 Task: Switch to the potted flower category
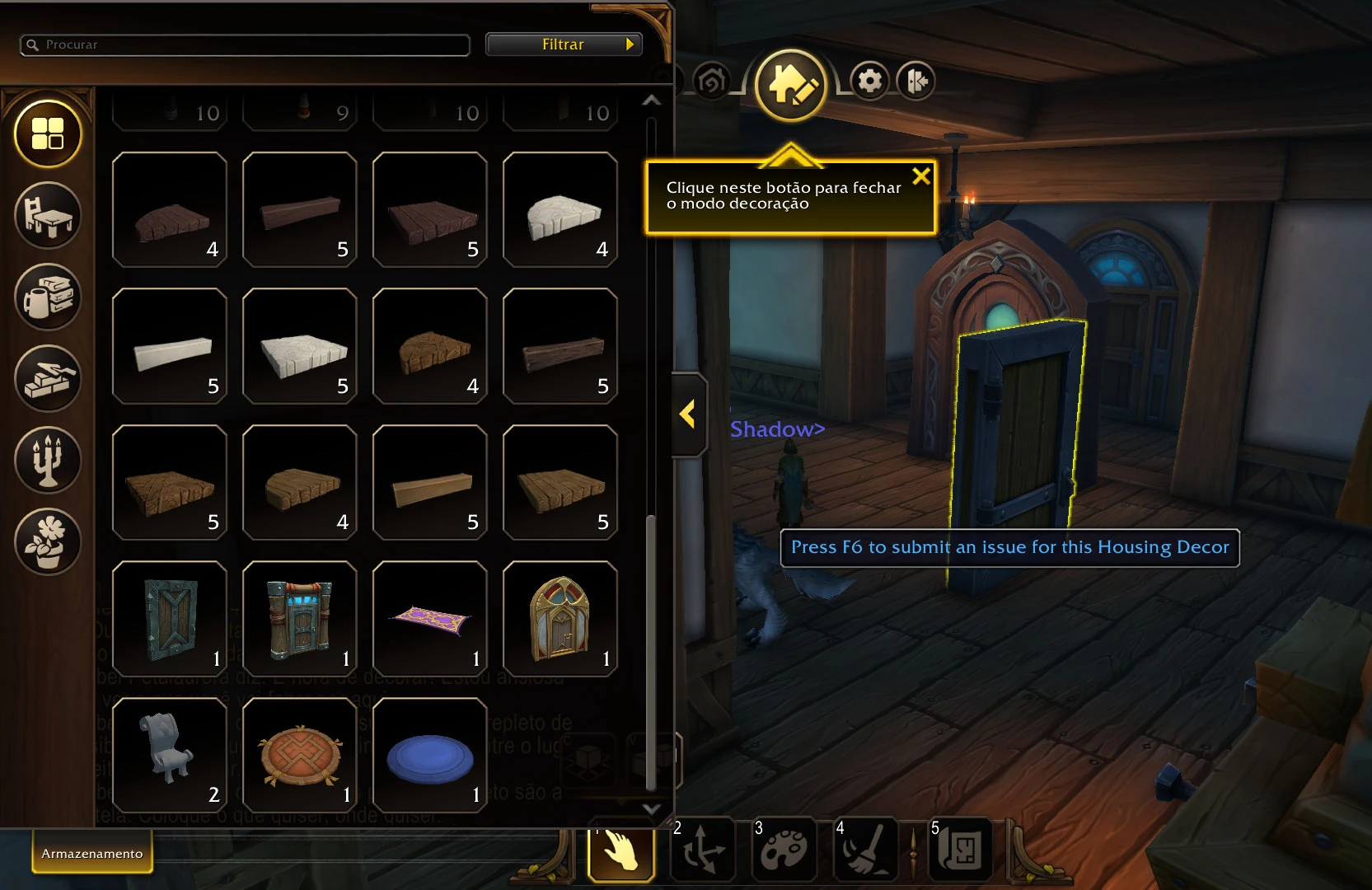point(48,541)
